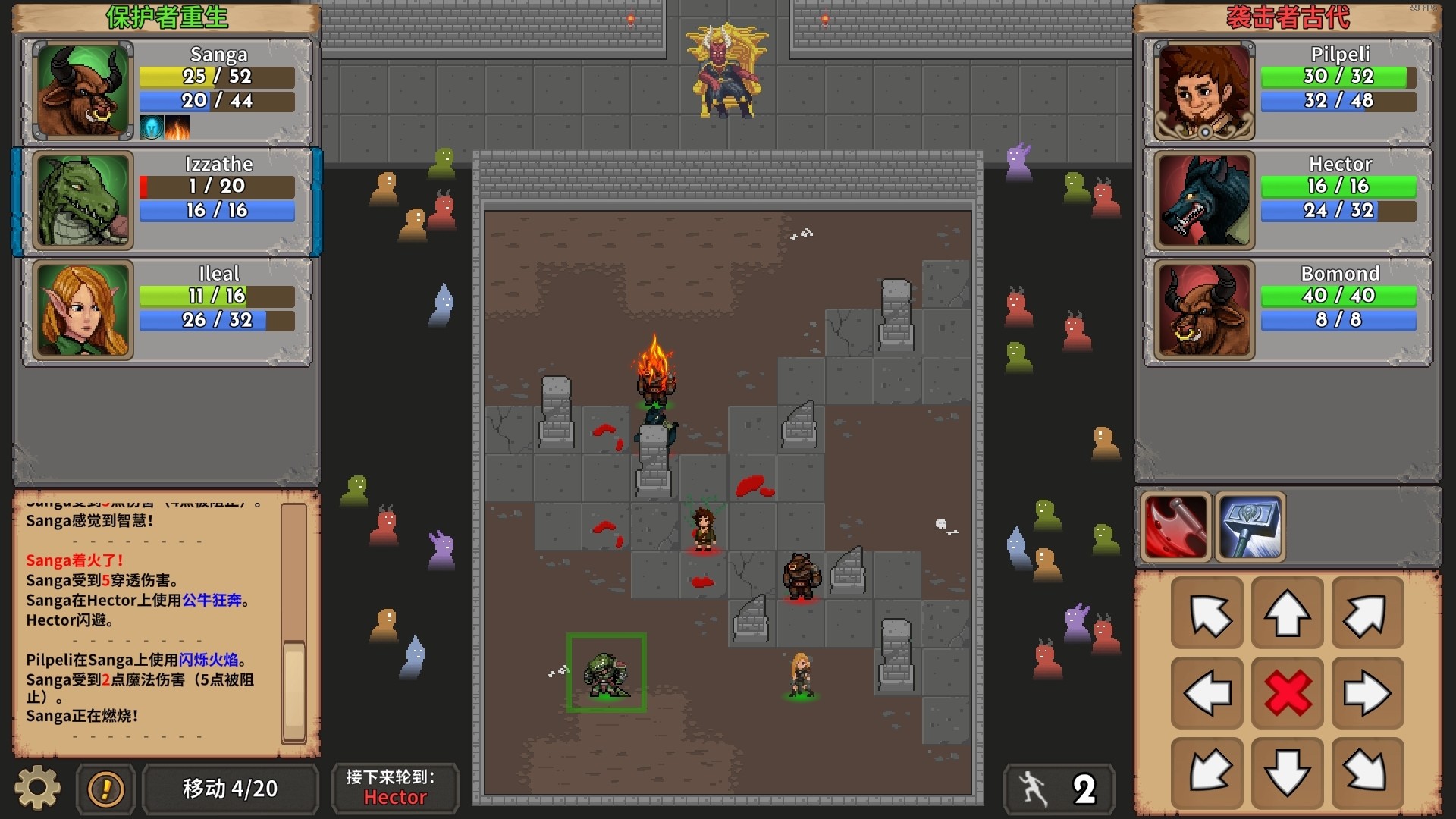Click the 移动 4/20 movement counter
Viewport: 1456px width, 819px height.
click(x=230, y=788)
